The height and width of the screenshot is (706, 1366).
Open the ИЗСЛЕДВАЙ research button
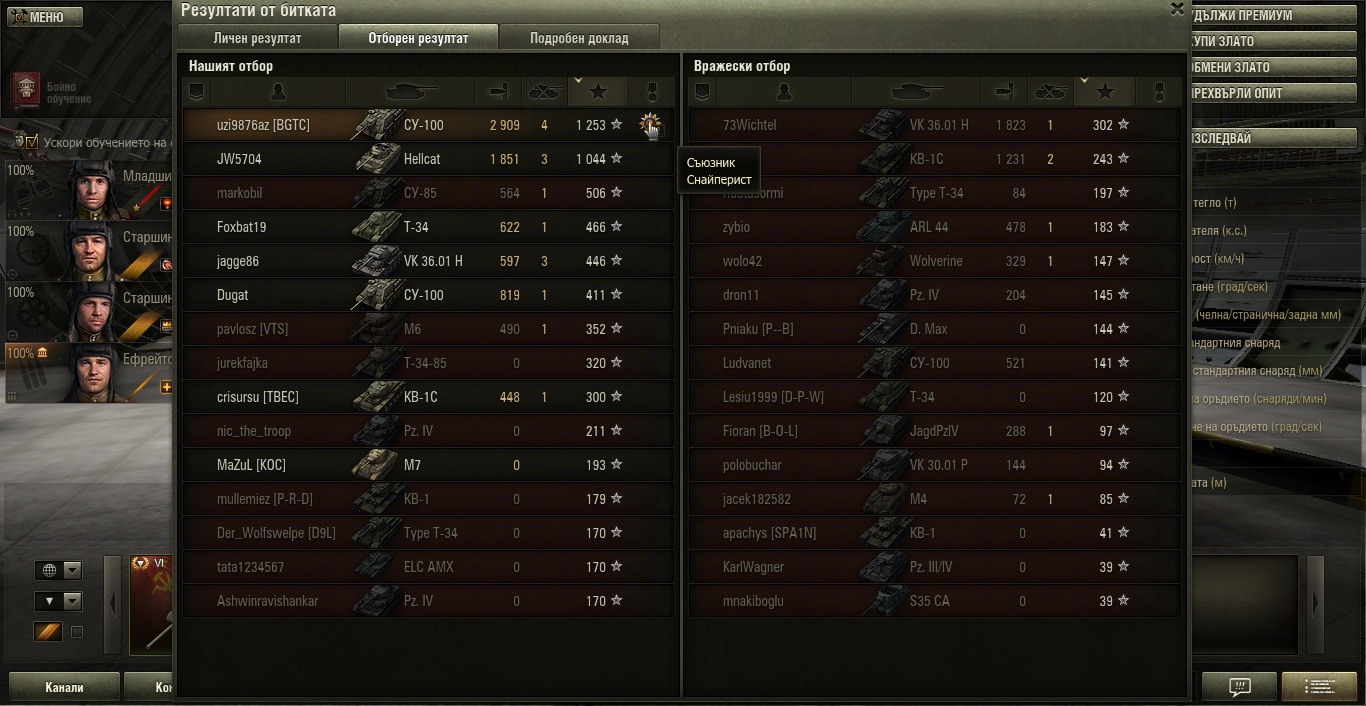click(1249, 138)
